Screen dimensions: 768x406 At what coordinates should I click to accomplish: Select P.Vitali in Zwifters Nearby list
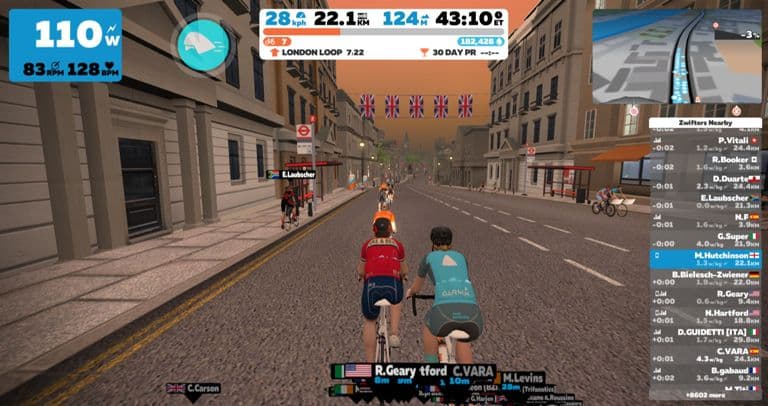(x=705, y=143)
